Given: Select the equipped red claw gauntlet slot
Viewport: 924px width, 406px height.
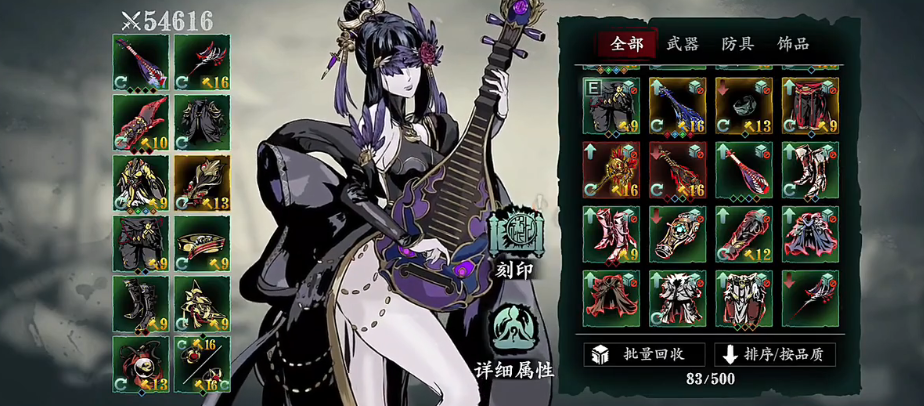Looking at the screenshot, I should coord(140,123).
